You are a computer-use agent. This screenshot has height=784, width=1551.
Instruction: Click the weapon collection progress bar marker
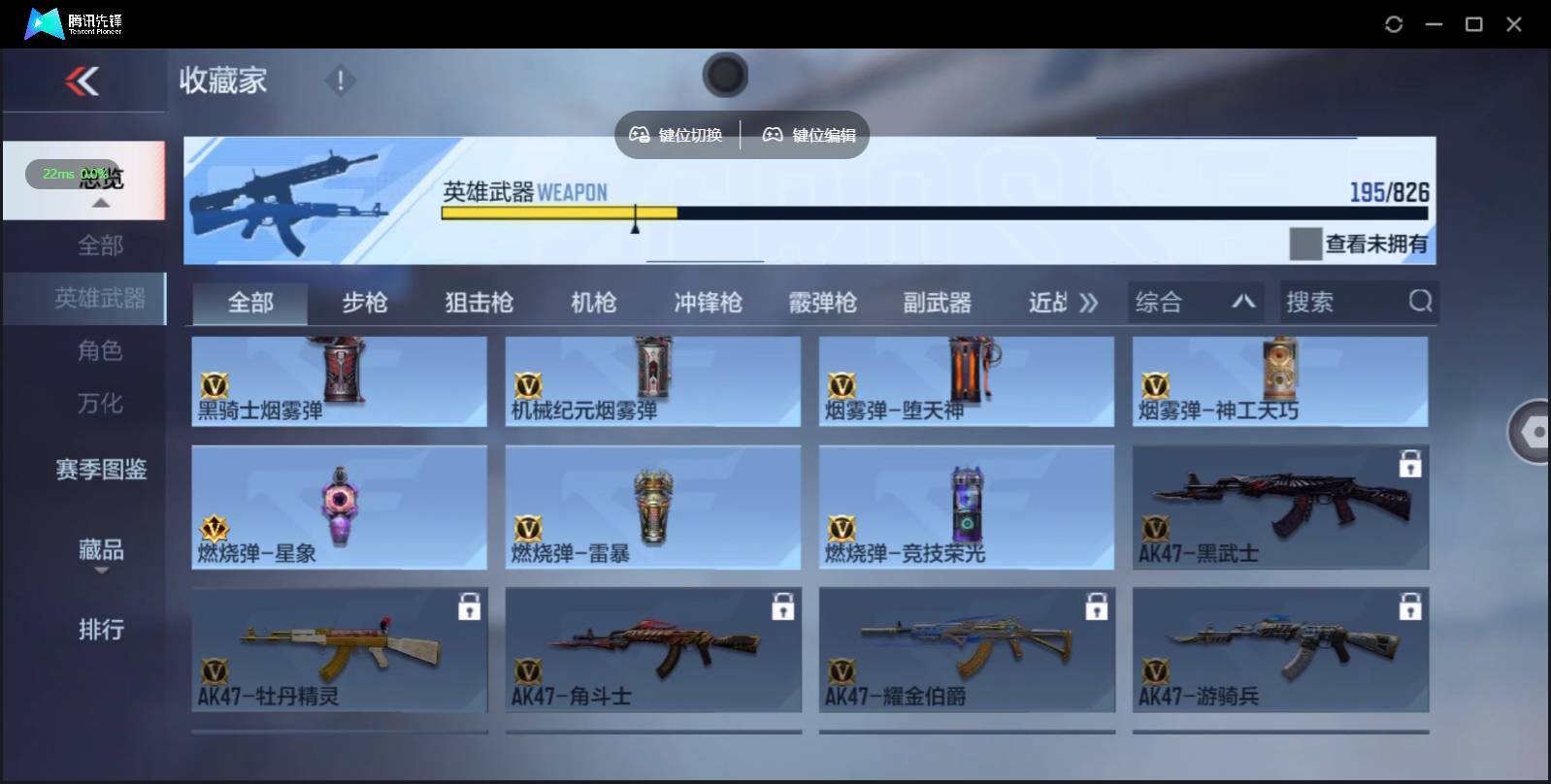pyautogui.click(x=636, y=220)
